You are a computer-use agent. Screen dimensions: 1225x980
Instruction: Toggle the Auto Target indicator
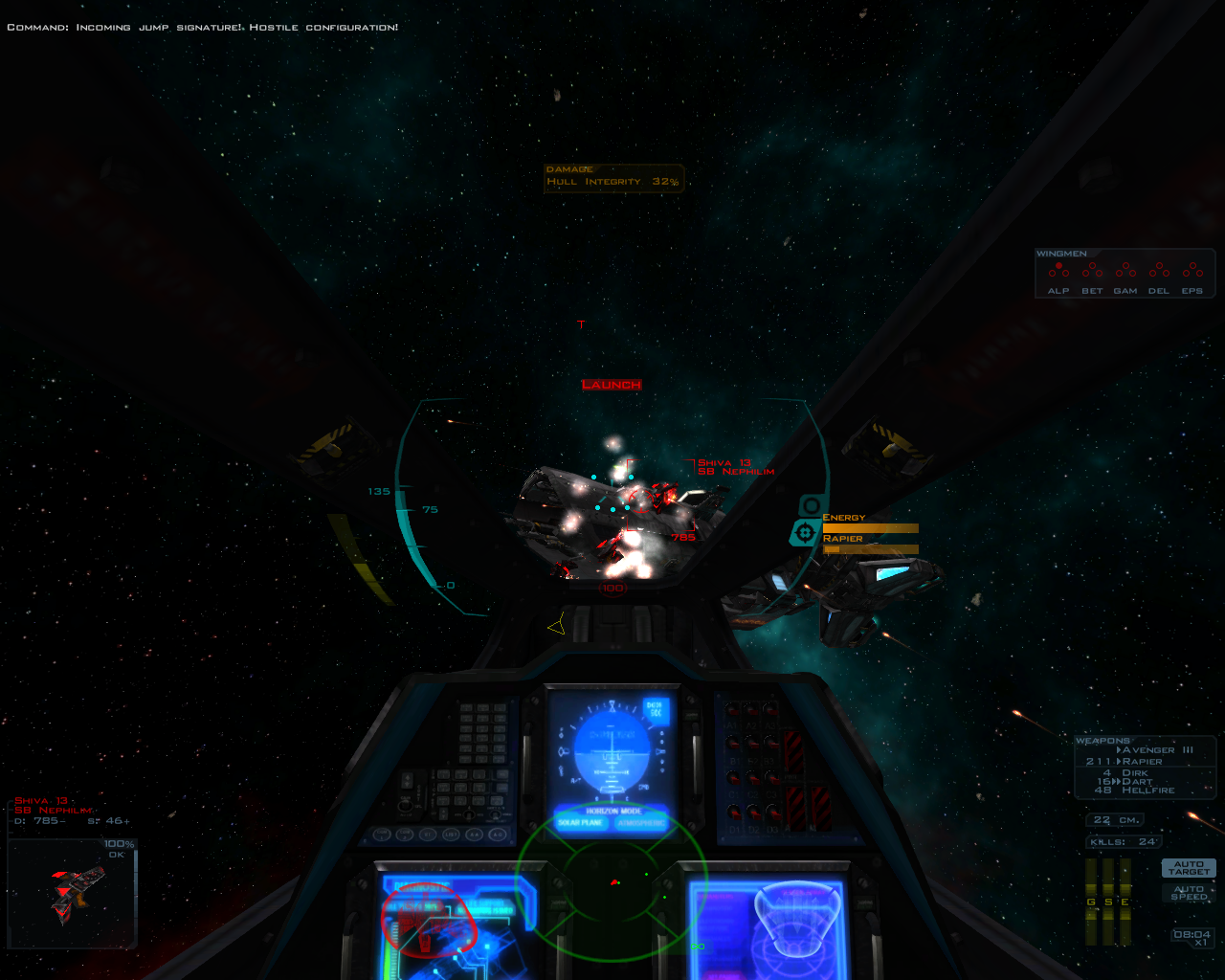pos(1188,868)
